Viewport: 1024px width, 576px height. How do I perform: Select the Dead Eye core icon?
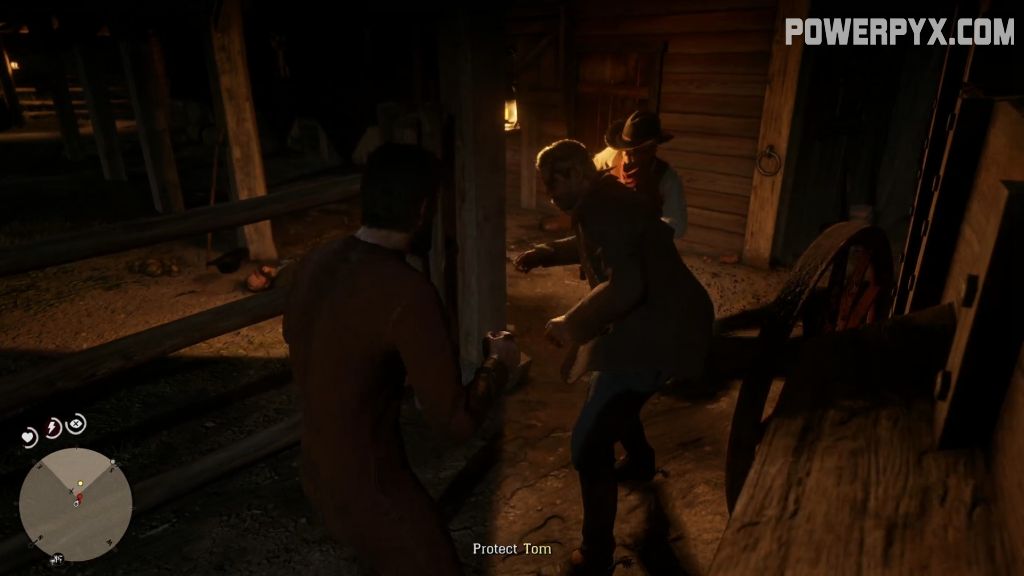pos(76,424)
